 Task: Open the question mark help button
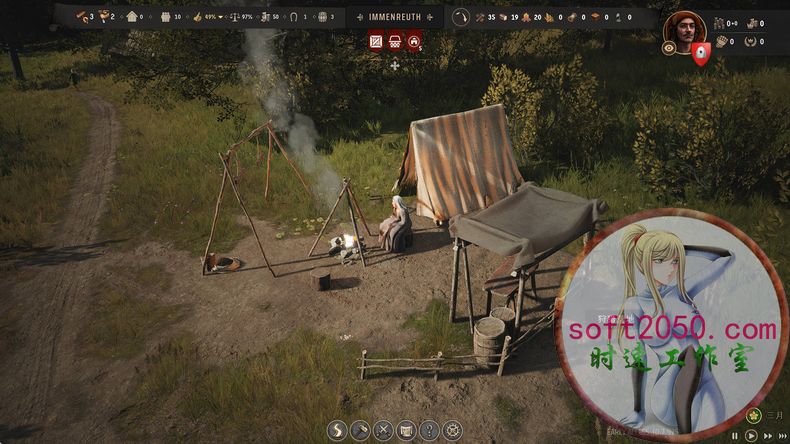(x=429, y=431)
